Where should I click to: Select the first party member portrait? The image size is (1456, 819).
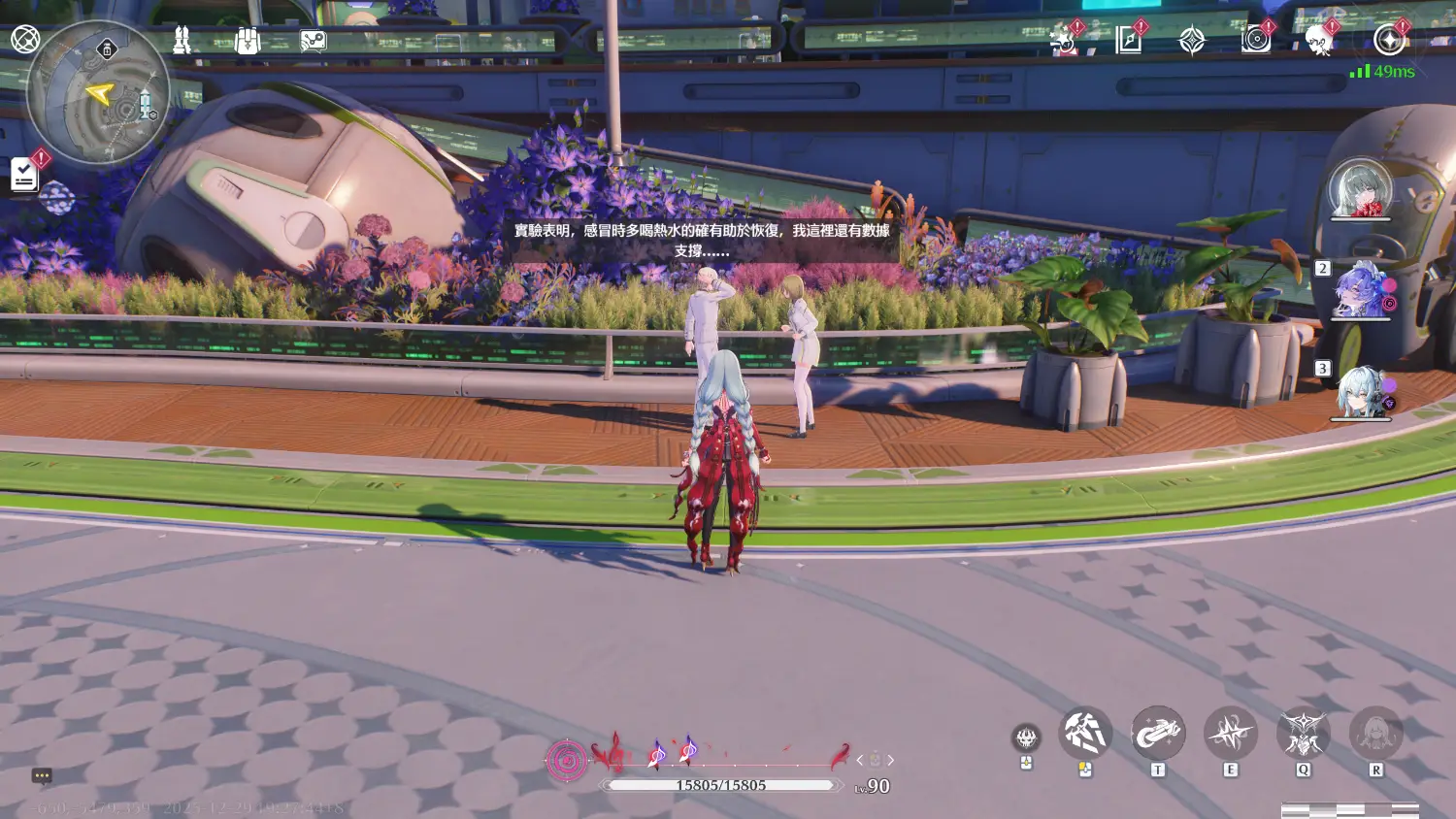(x=1360, y=188)
